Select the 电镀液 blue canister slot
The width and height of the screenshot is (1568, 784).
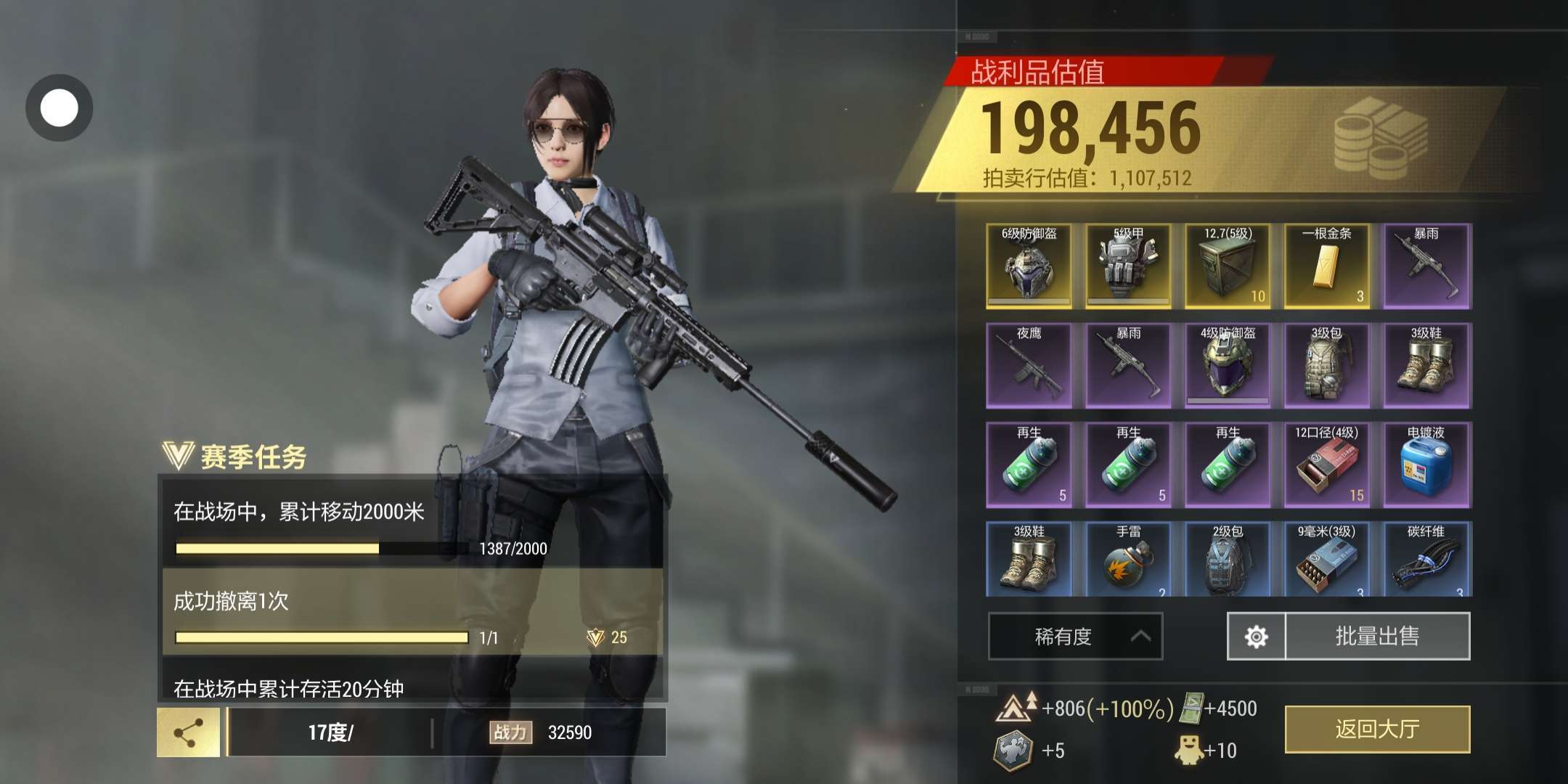point(1426,465)
